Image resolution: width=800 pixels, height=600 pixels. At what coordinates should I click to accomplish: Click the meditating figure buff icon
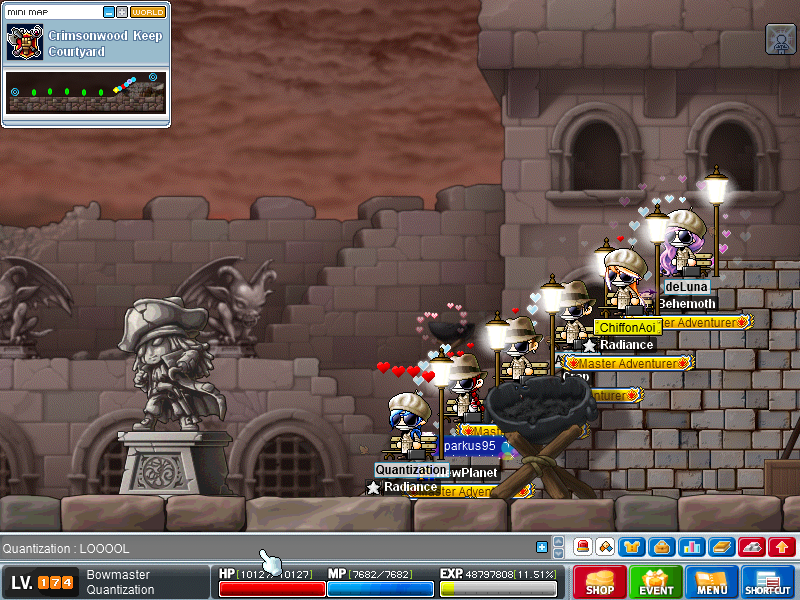(x=780, y=38)
